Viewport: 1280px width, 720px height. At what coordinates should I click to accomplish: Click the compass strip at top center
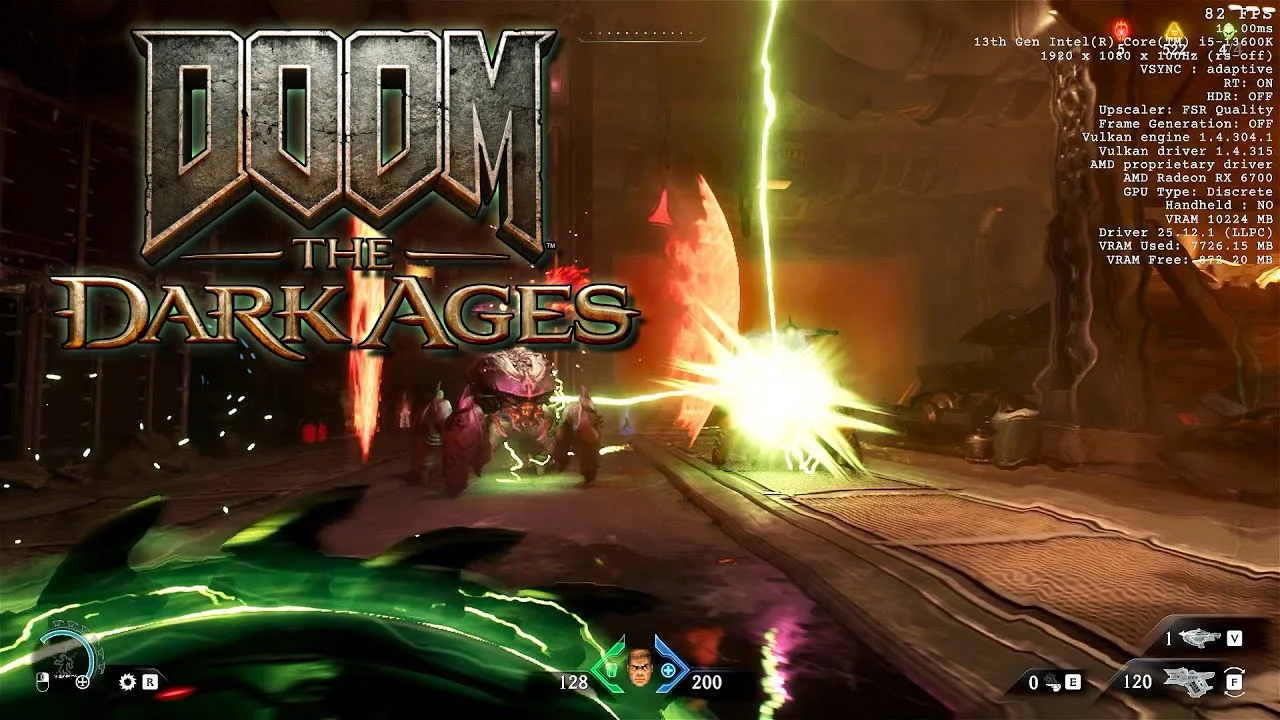(642, 36)
